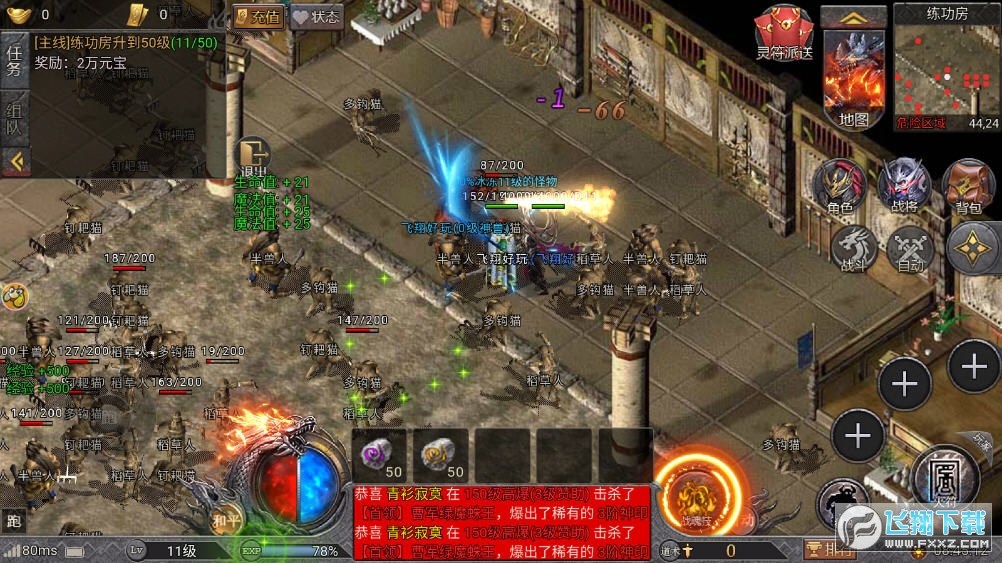Open the 充值 recharge shop

pyautogui.click(x=258, y=16)
